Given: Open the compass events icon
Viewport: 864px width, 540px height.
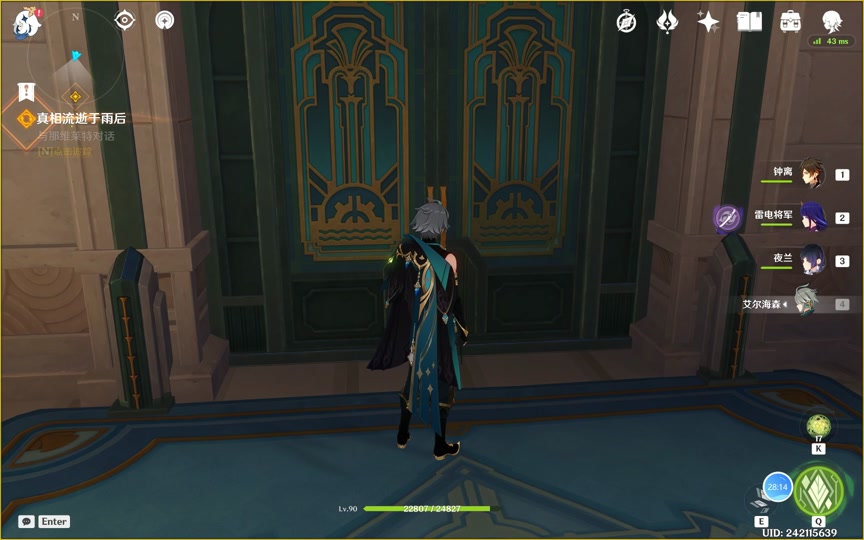Looking at the screenshot, I should click(627, 22).
